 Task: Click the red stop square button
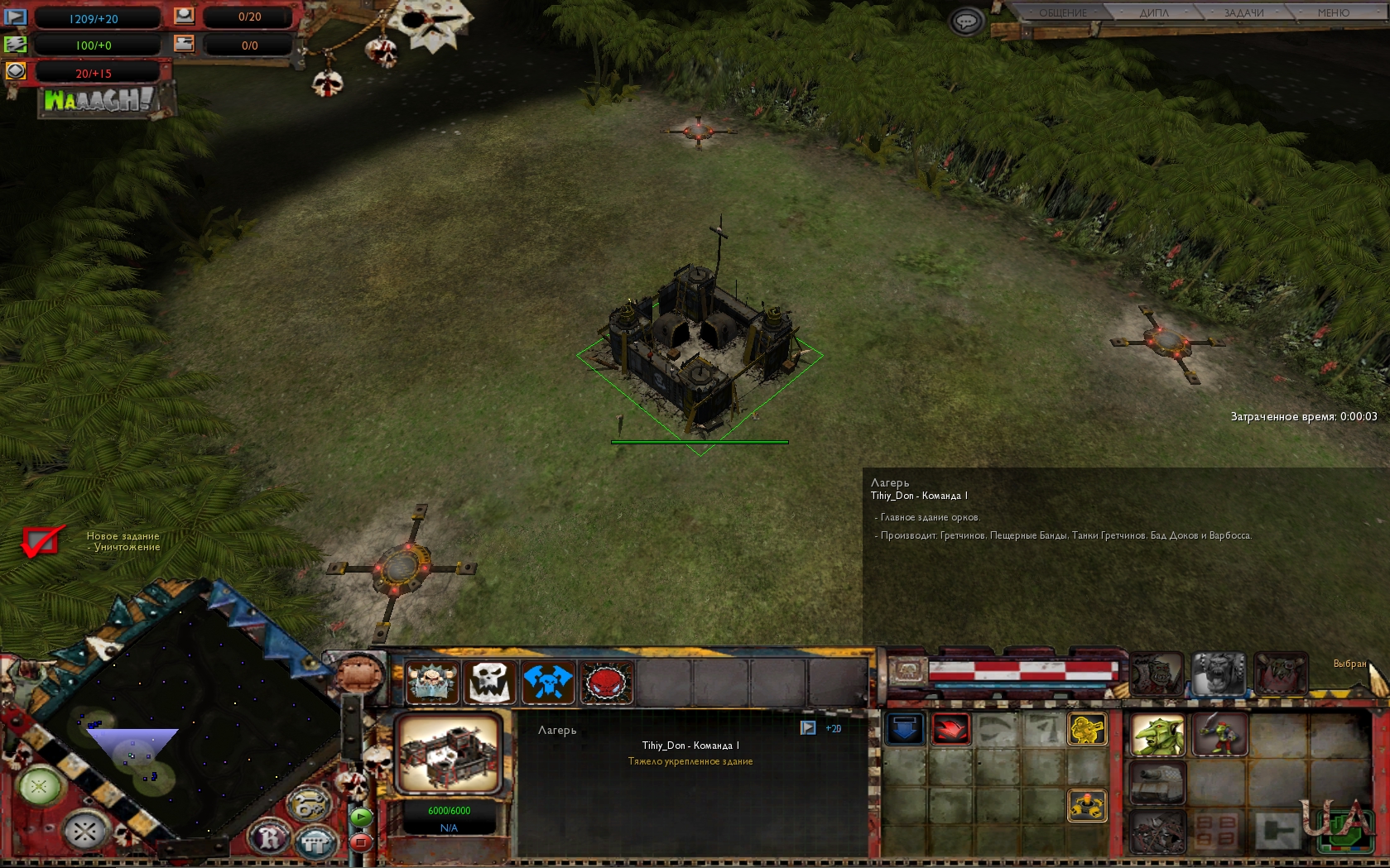coord(361,842)
